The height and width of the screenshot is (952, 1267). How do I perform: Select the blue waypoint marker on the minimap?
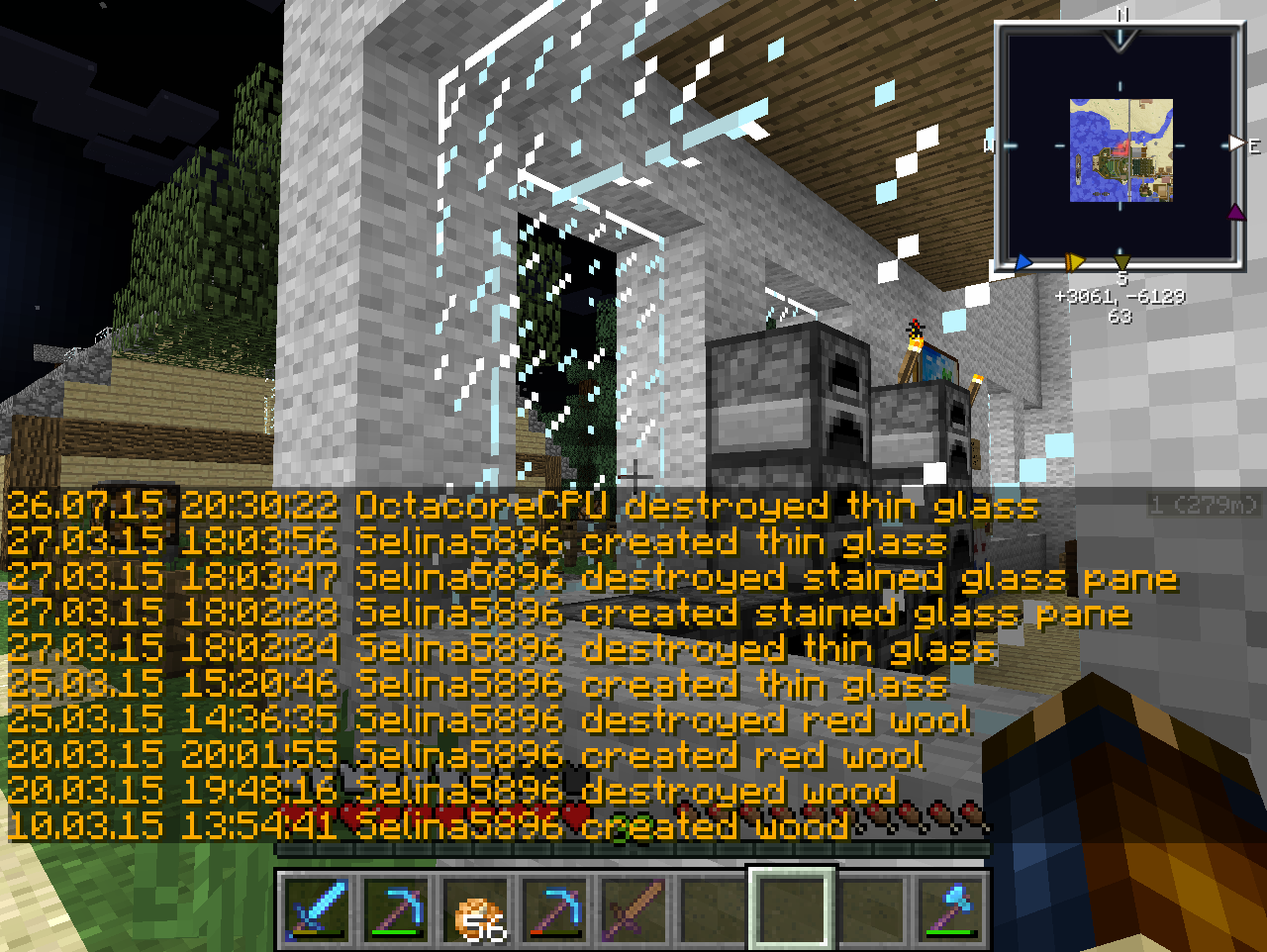pos(1023,262)
